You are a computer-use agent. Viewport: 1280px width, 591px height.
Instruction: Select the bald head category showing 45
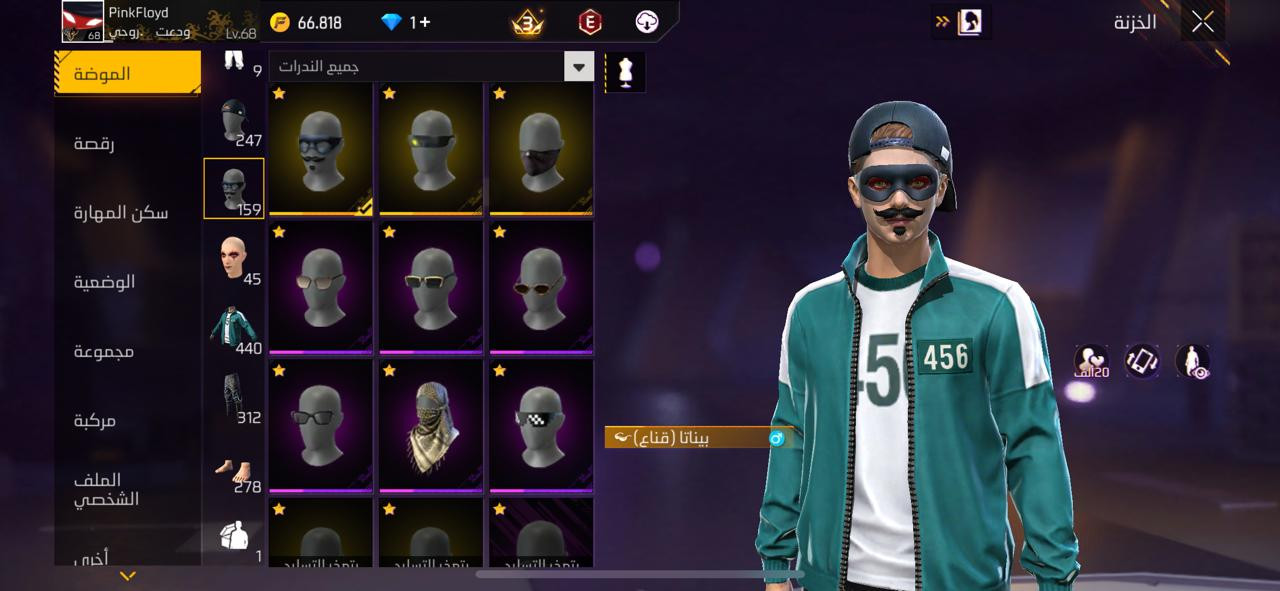click(234, 259)
